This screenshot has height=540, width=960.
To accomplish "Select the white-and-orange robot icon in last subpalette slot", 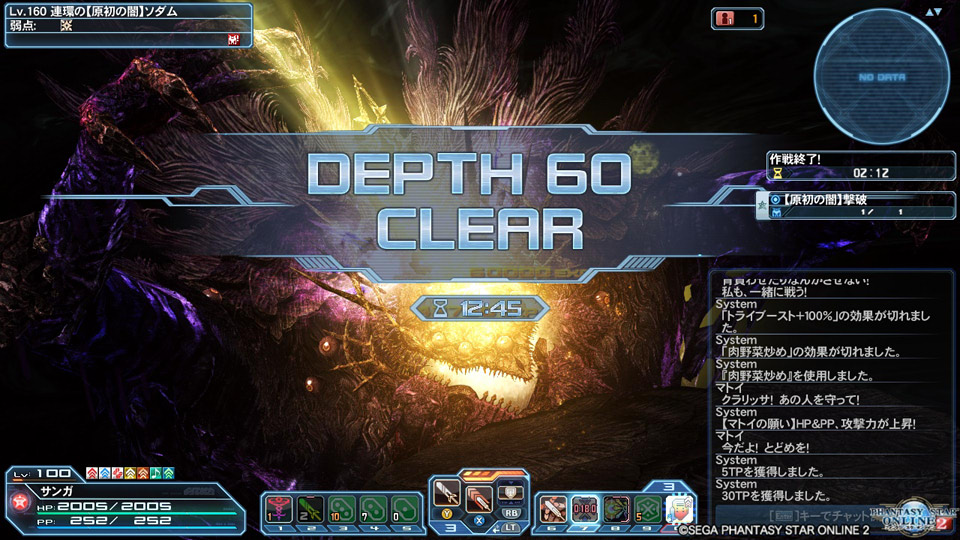I will coord(680,509).
